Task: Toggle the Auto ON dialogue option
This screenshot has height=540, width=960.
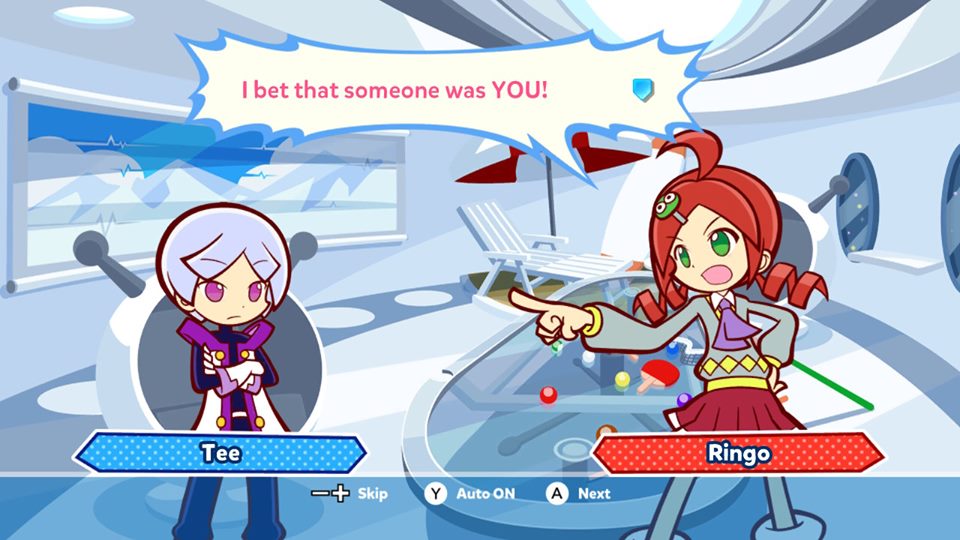Action: (472, 493)
